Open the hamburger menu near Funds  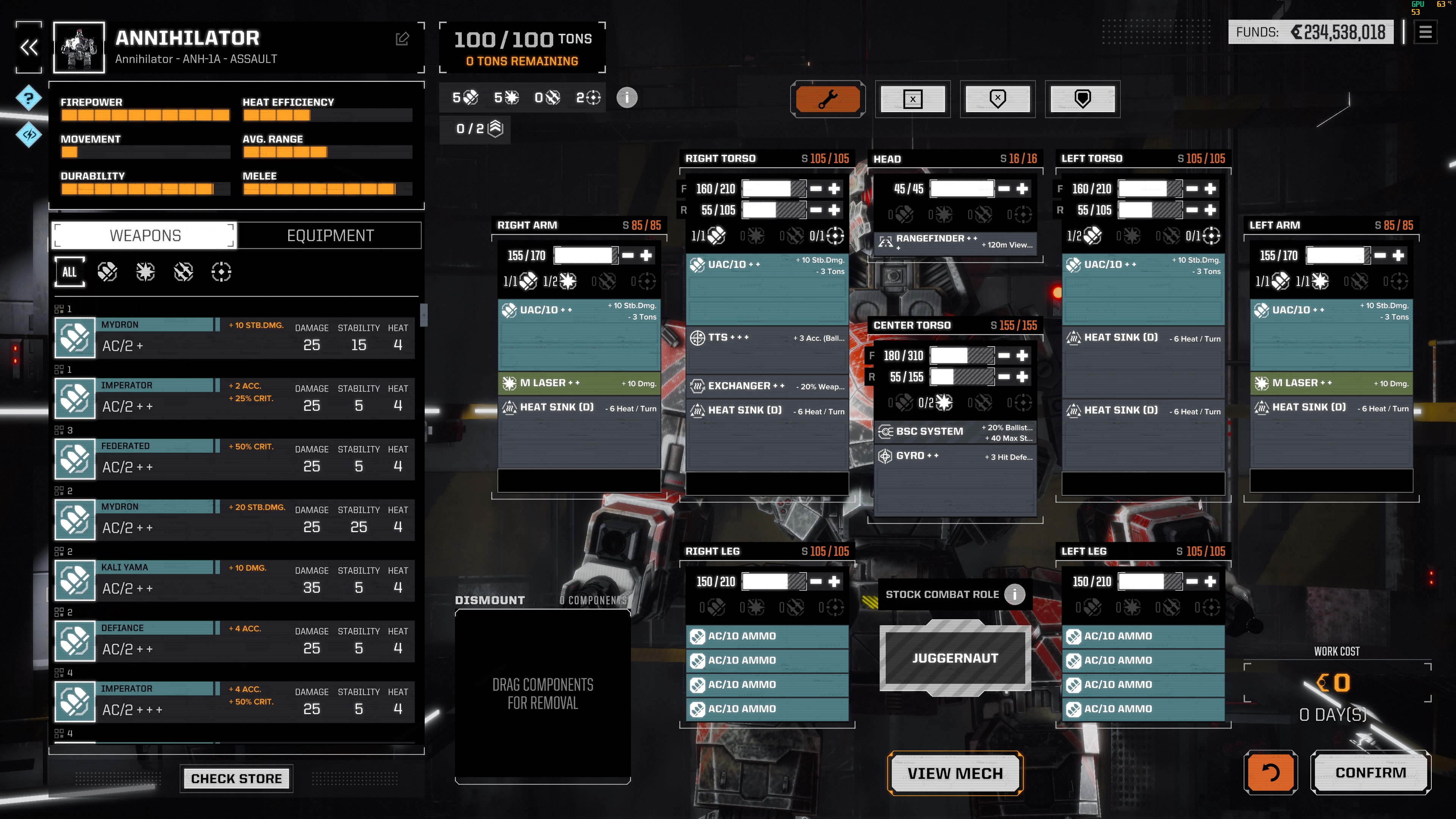pyautogui.click(x=1426, y=32)
